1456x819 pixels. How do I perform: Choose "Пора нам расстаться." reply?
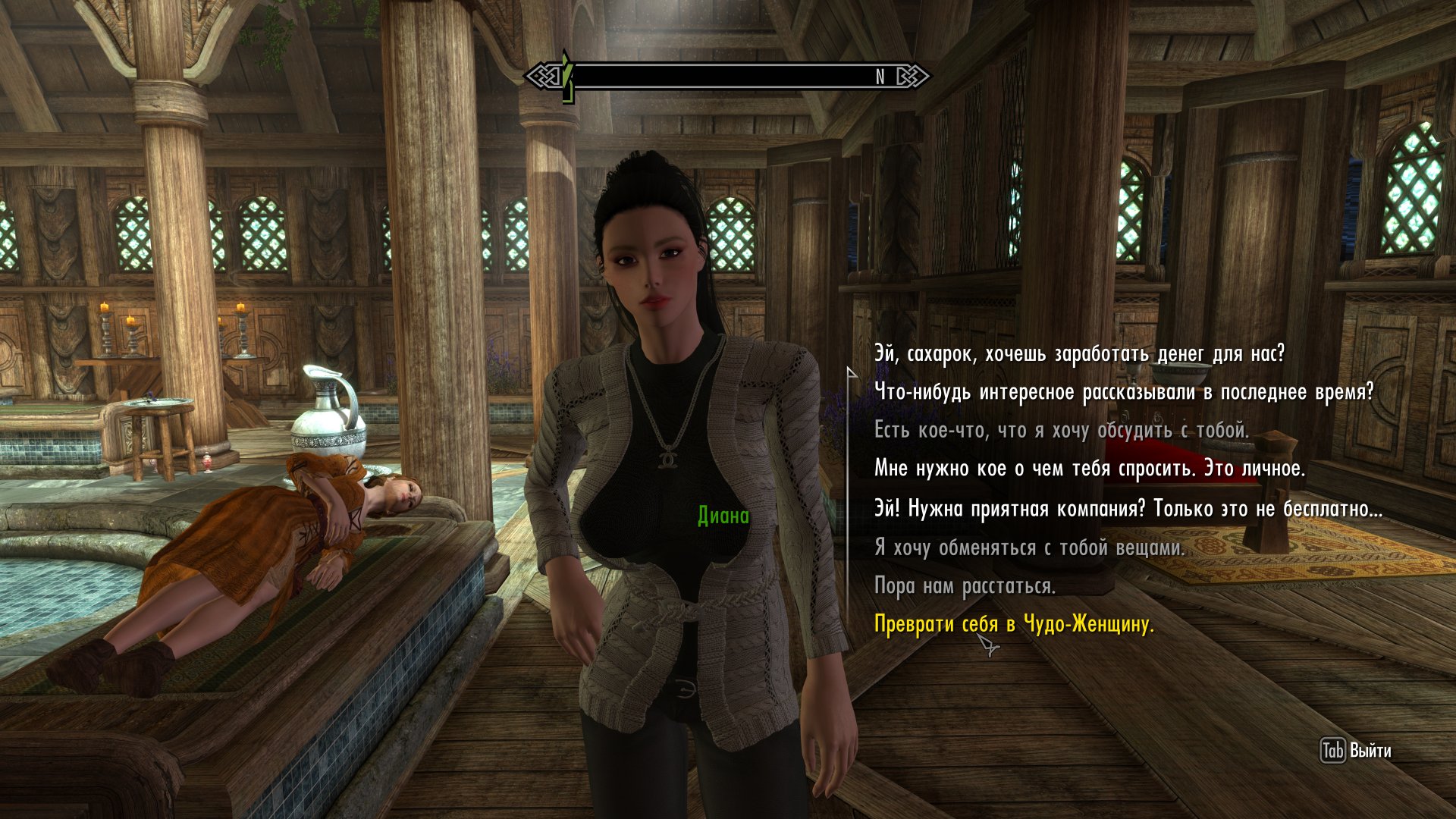964,586
